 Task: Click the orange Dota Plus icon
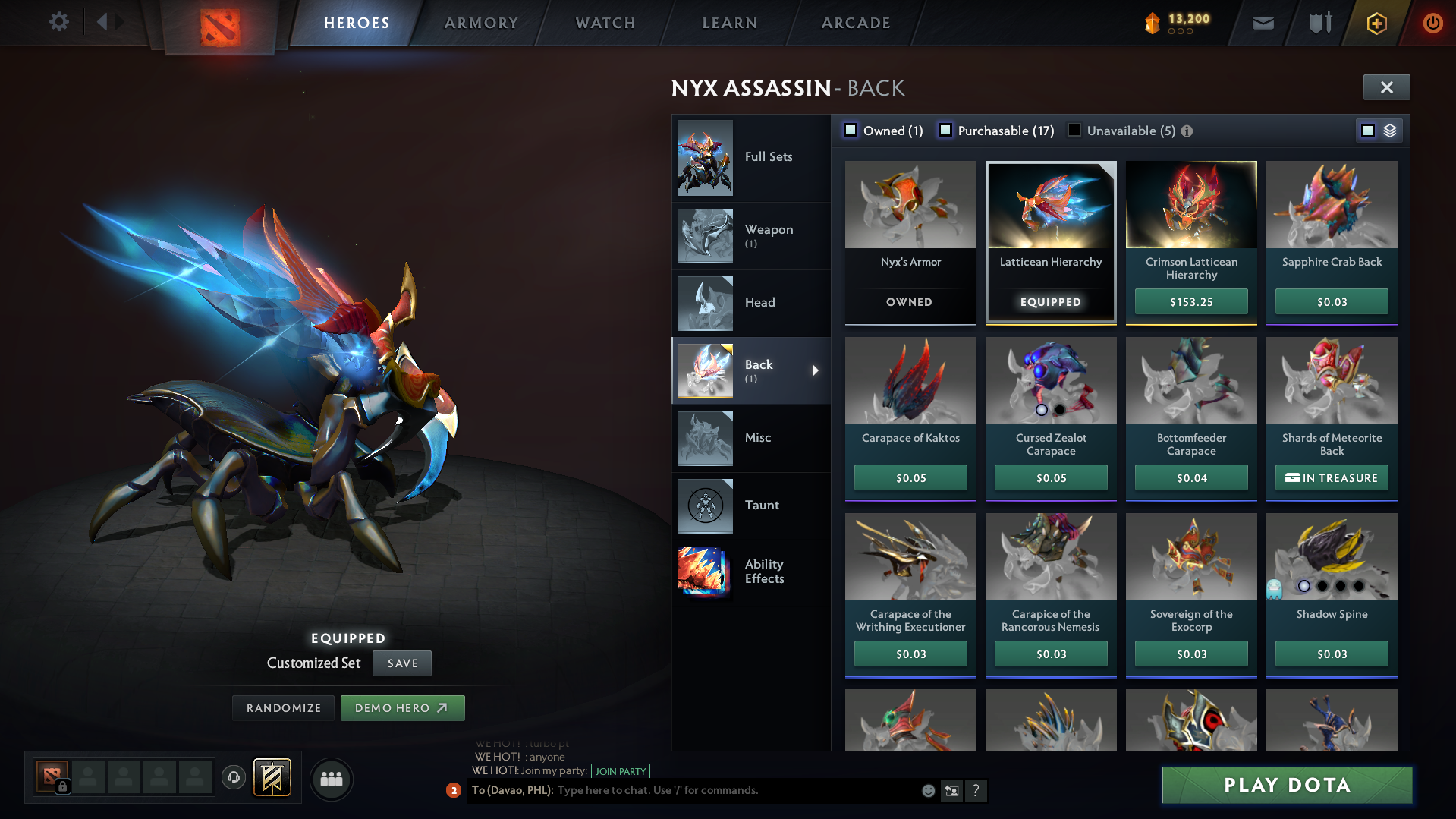[x=1376, y=22]
